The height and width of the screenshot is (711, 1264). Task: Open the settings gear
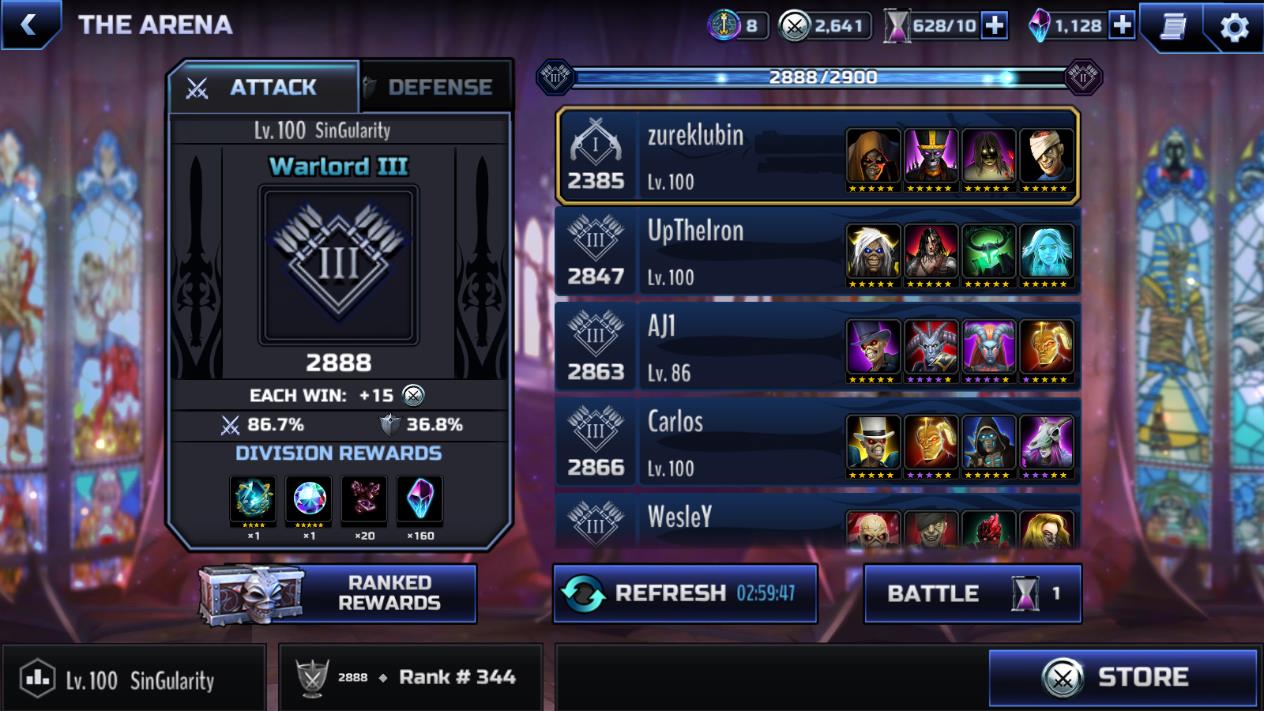coord(1234,27)
